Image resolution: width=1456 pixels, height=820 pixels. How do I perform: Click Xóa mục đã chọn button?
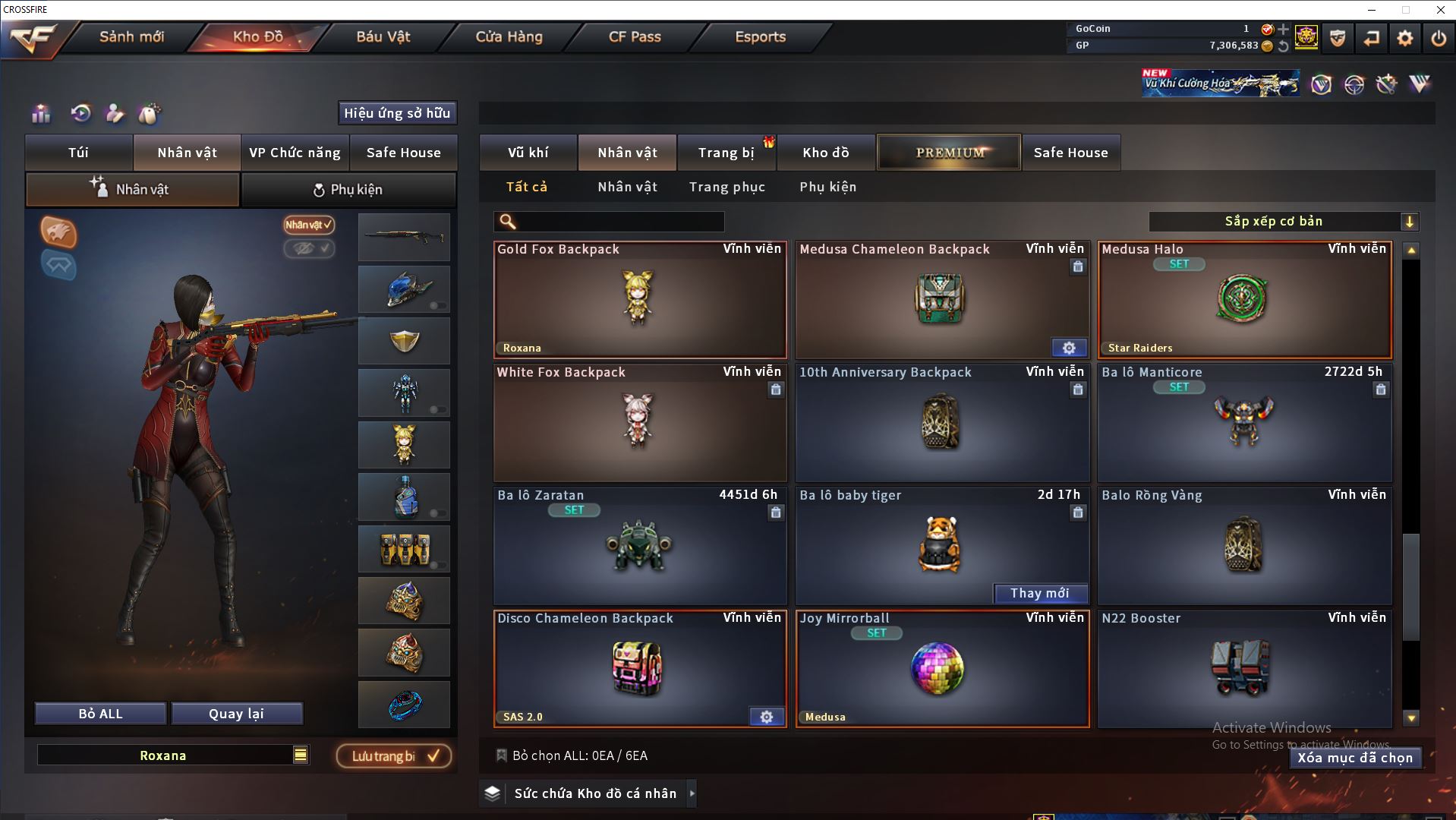(x=1354, y=758)
